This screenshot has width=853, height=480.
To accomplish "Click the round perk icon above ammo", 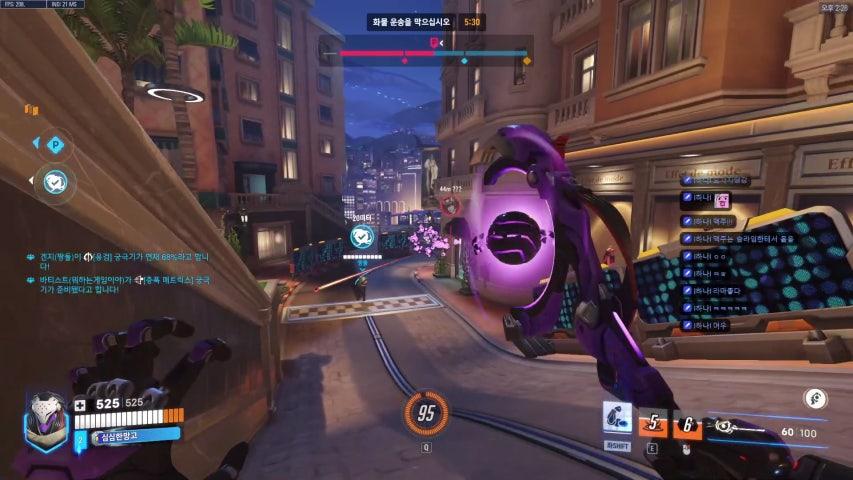I will pyautogui.click(x=818, y=397).
